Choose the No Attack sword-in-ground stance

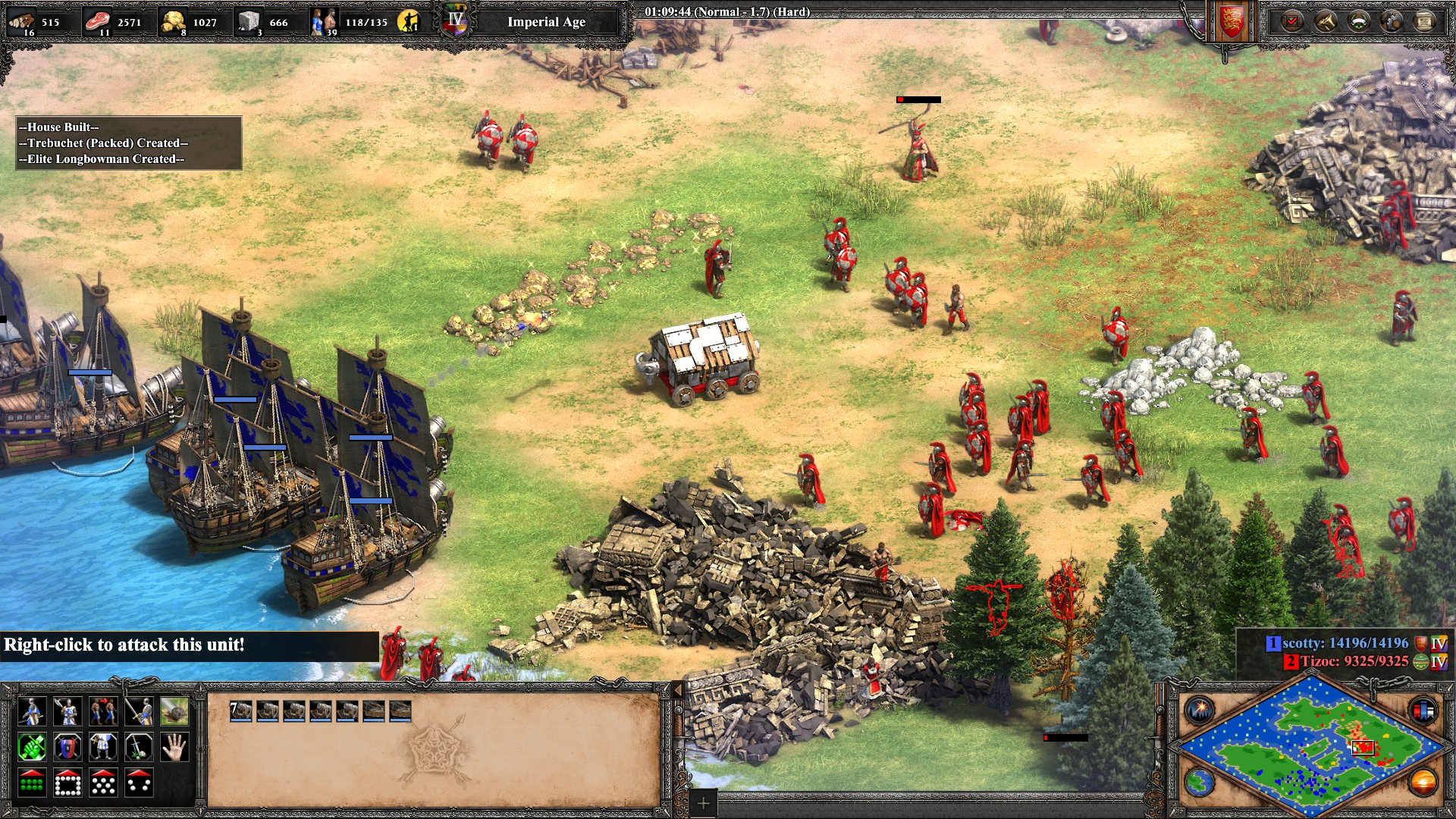coord(139,748)
